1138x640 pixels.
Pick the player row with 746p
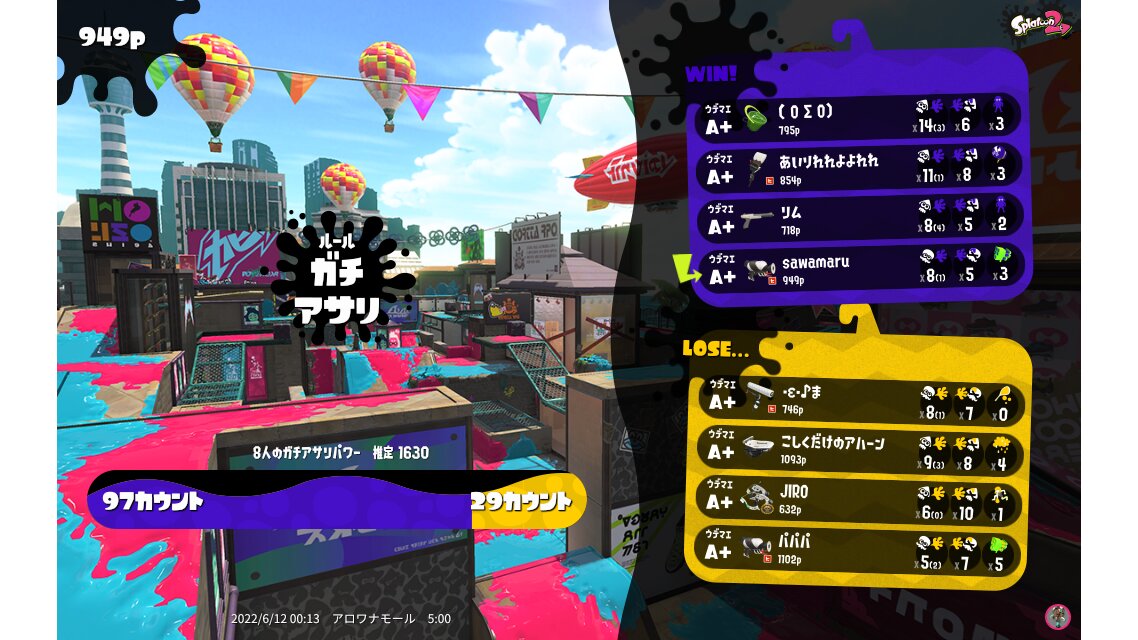click(x=858, y=400)
